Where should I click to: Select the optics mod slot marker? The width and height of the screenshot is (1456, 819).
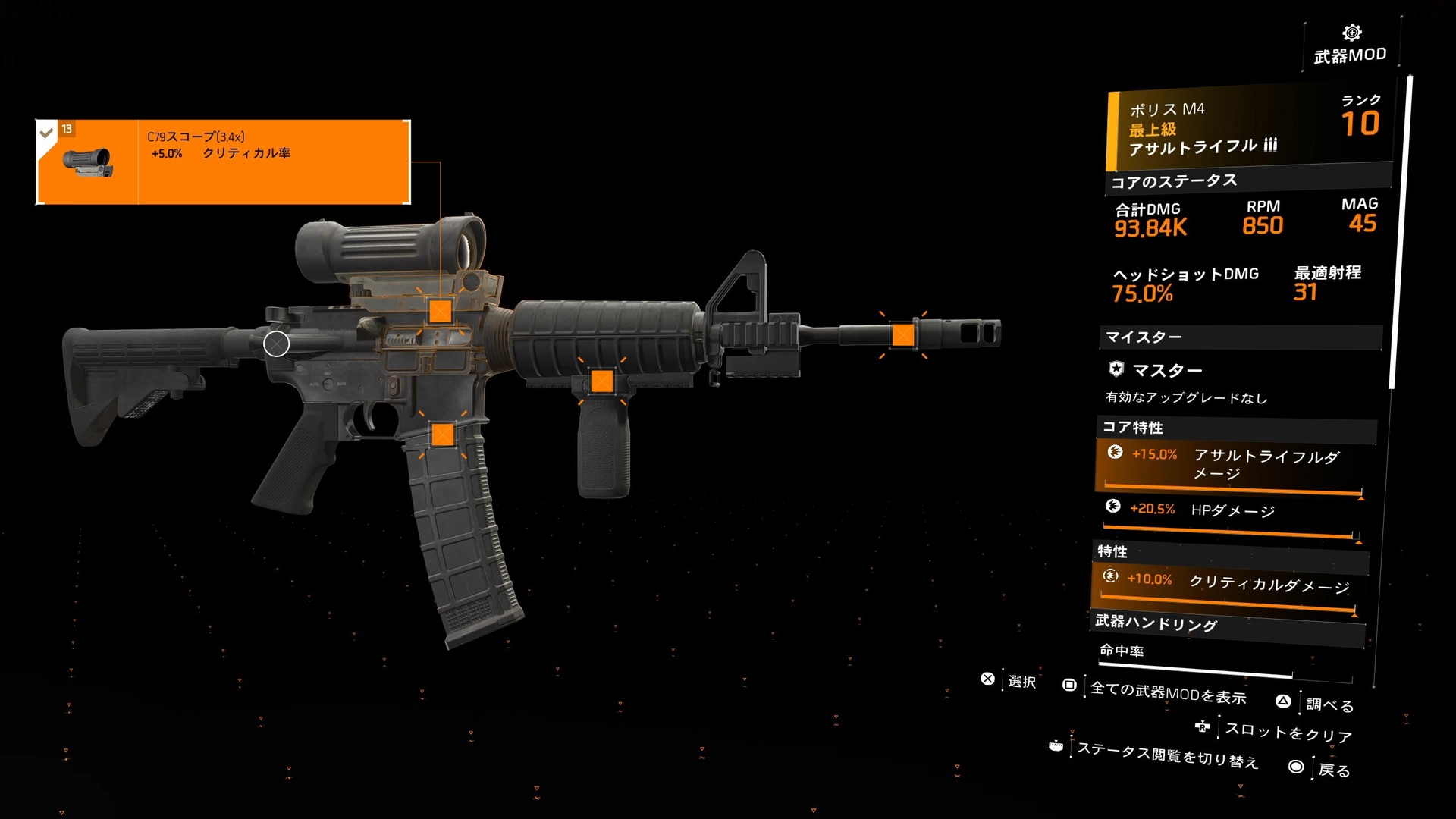click(441, 311)
